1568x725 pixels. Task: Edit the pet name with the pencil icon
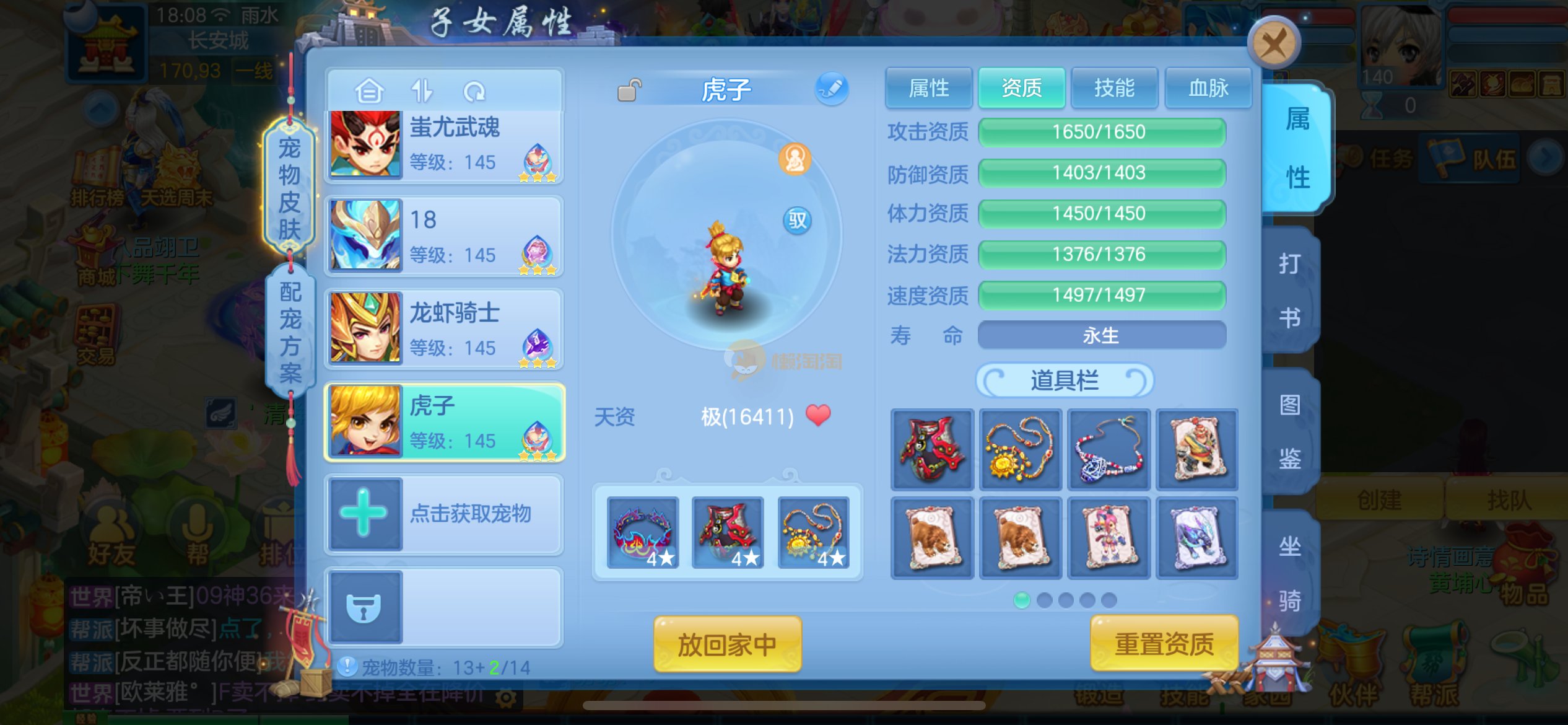[831, 89]
